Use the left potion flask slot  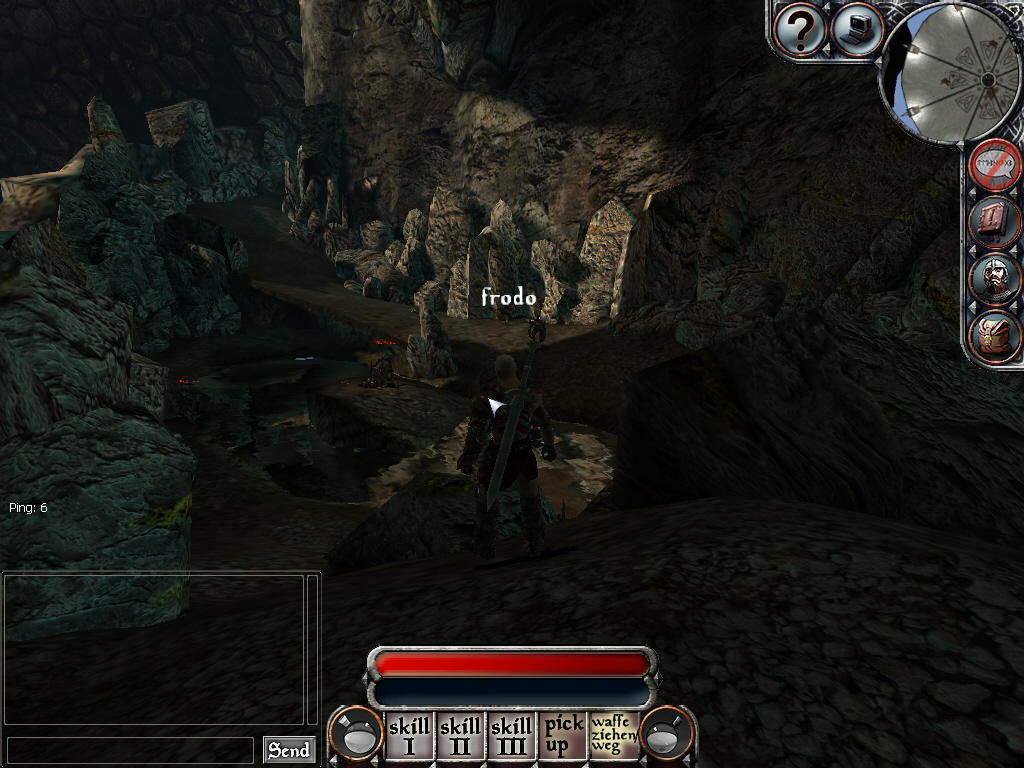point(355,735)
